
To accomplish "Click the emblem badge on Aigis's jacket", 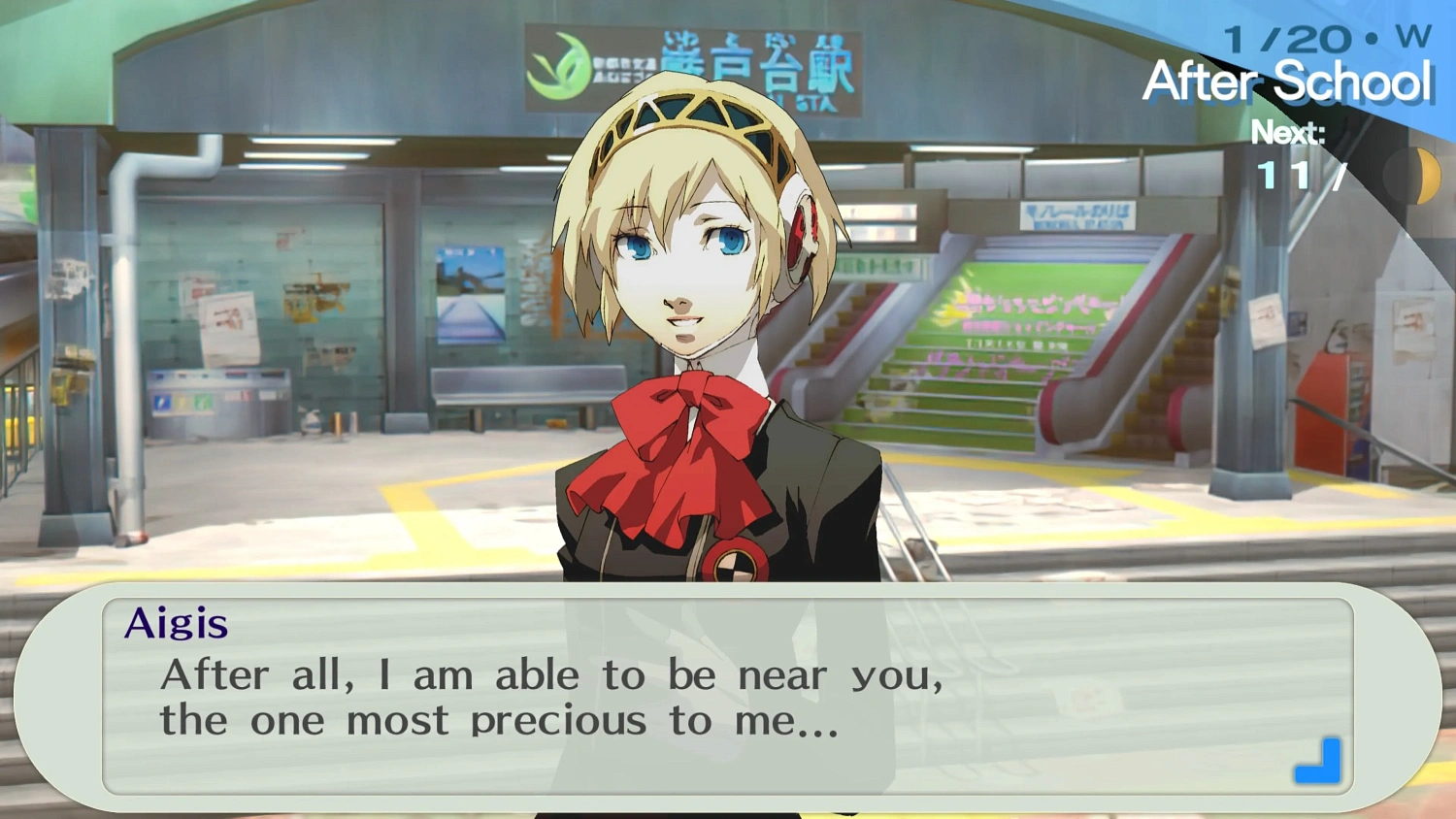I will coord(733,568).
